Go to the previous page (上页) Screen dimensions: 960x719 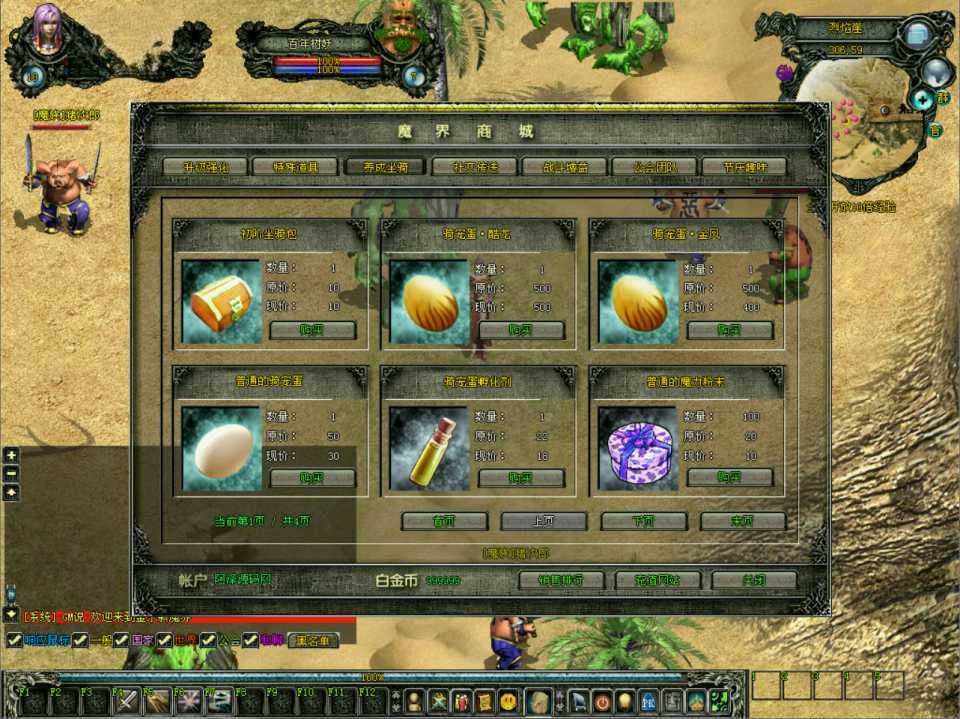coord(543,521)
